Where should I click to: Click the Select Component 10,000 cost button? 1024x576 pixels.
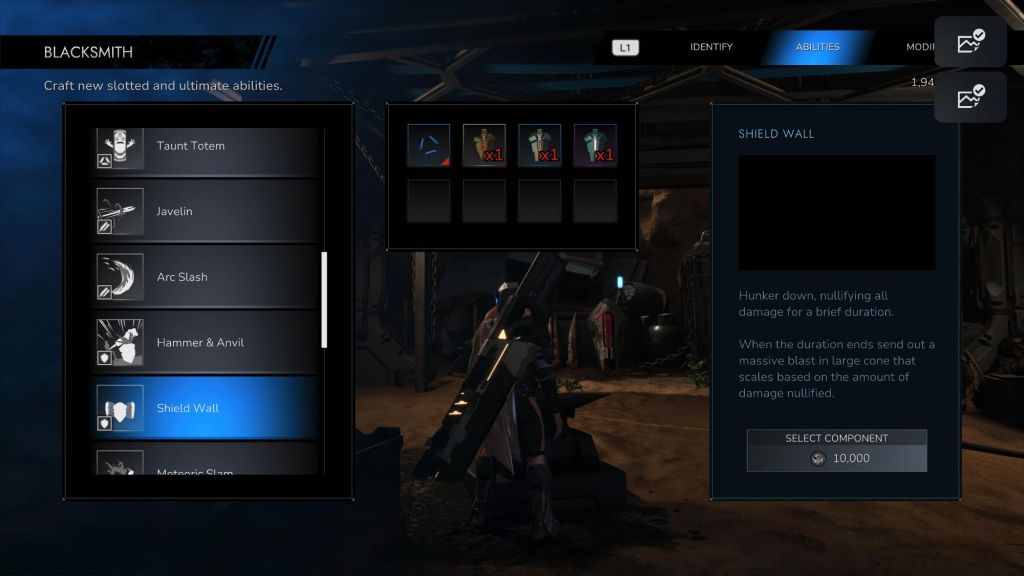837,451
